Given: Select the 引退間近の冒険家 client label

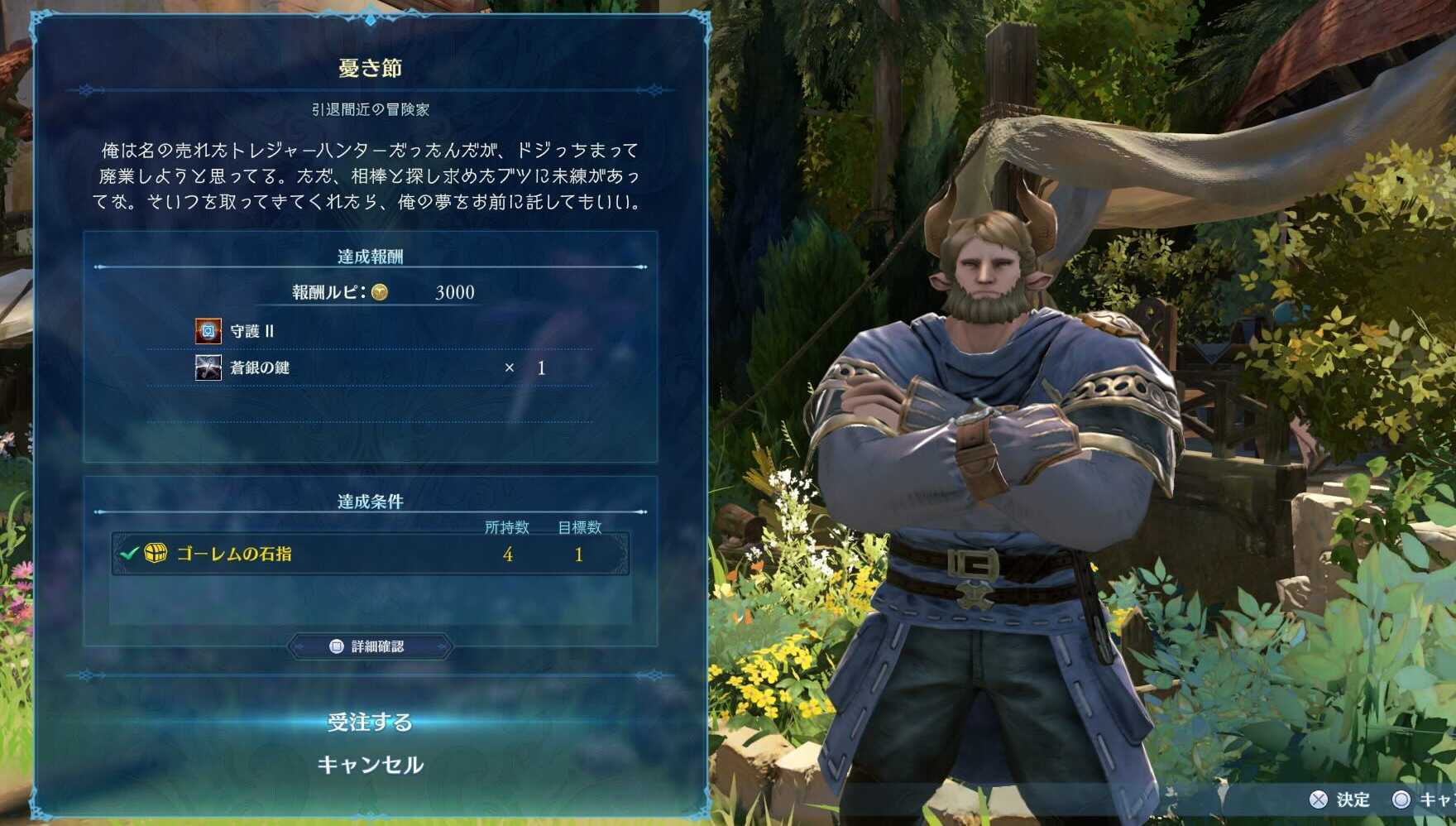Looking at the screenshot, I should (x=370, y=108).
